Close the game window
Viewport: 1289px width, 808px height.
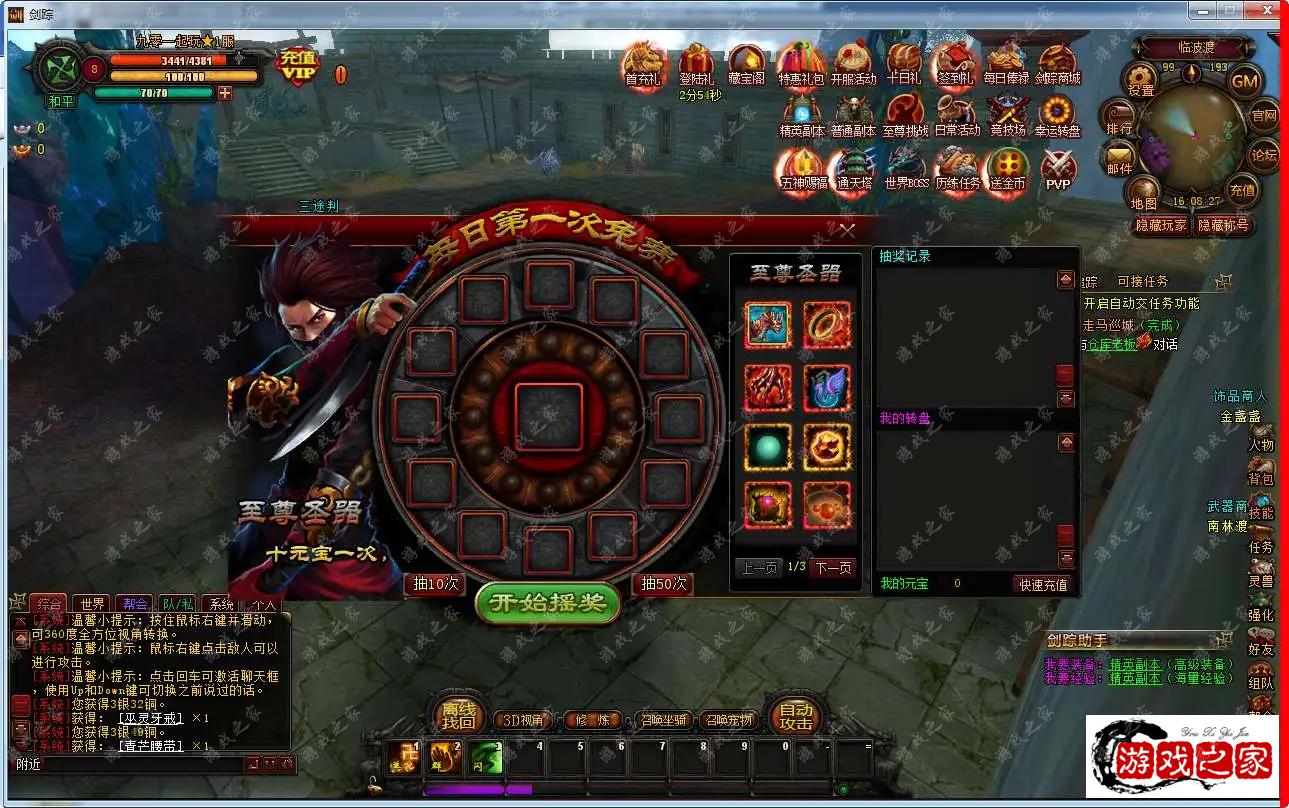[1266, 11]
